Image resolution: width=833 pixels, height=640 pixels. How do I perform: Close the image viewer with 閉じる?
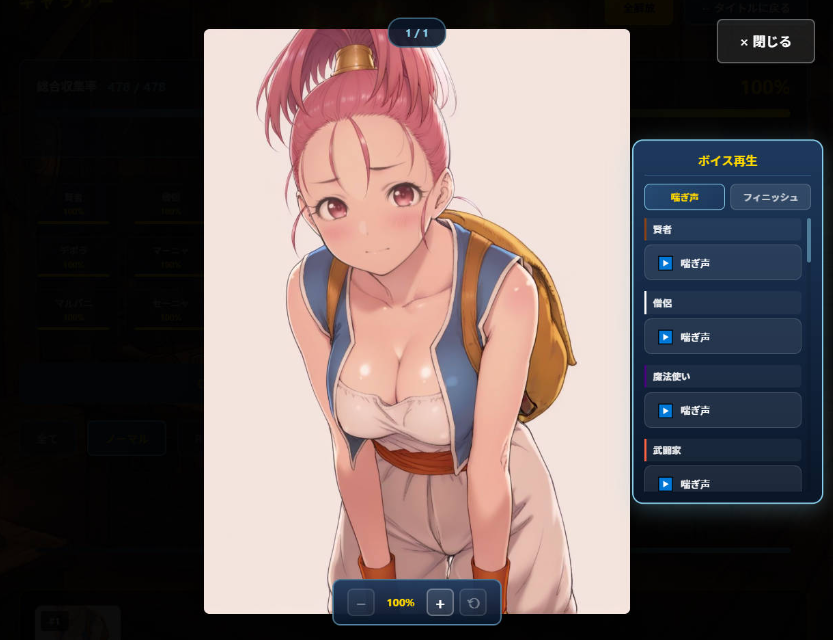(765, 41)
